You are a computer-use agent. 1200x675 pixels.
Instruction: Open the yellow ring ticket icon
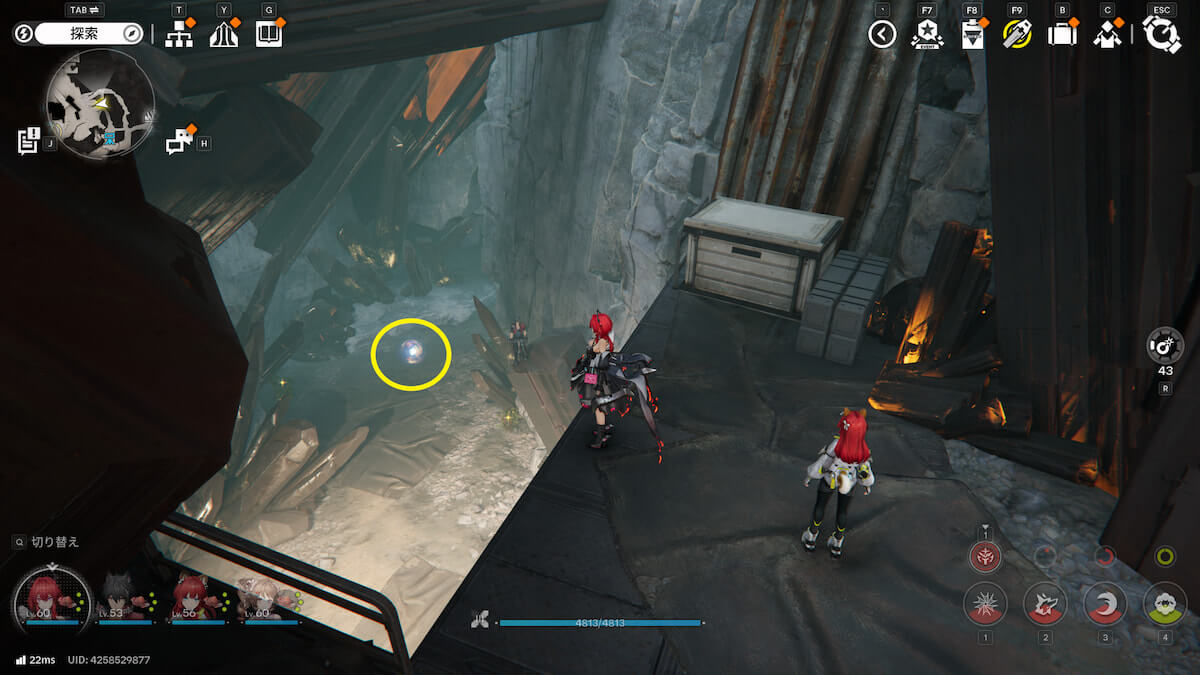pyautogui.click(x=1017, y=35)
